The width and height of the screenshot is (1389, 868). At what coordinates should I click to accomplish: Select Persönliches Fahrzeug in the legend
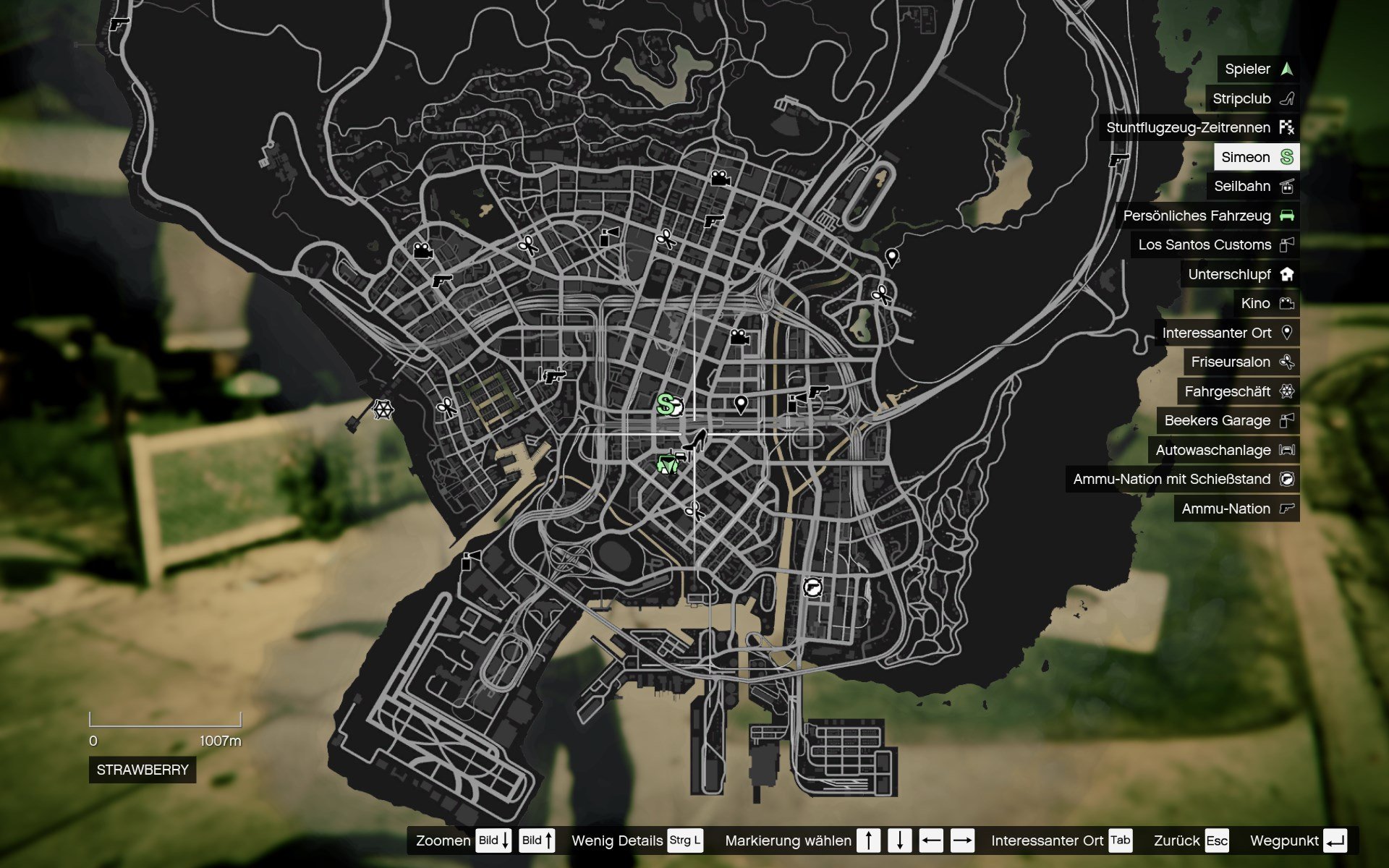click(x=1207, y=216)
